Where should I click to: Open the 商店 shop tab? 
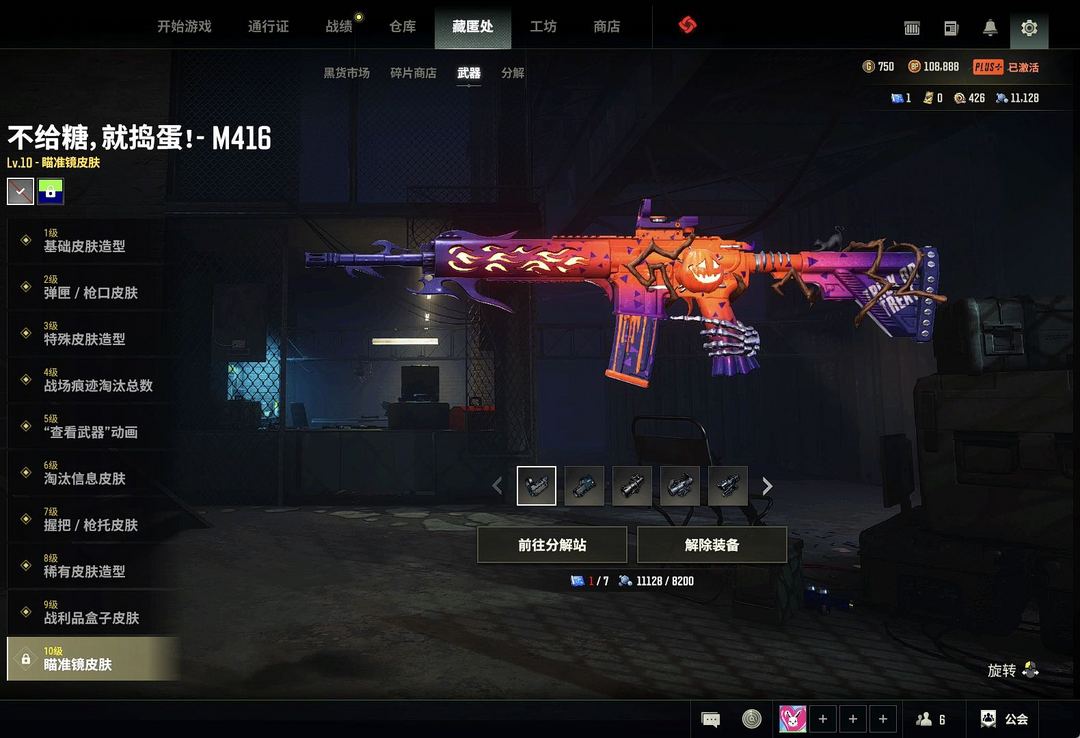[x=607, y=27]
